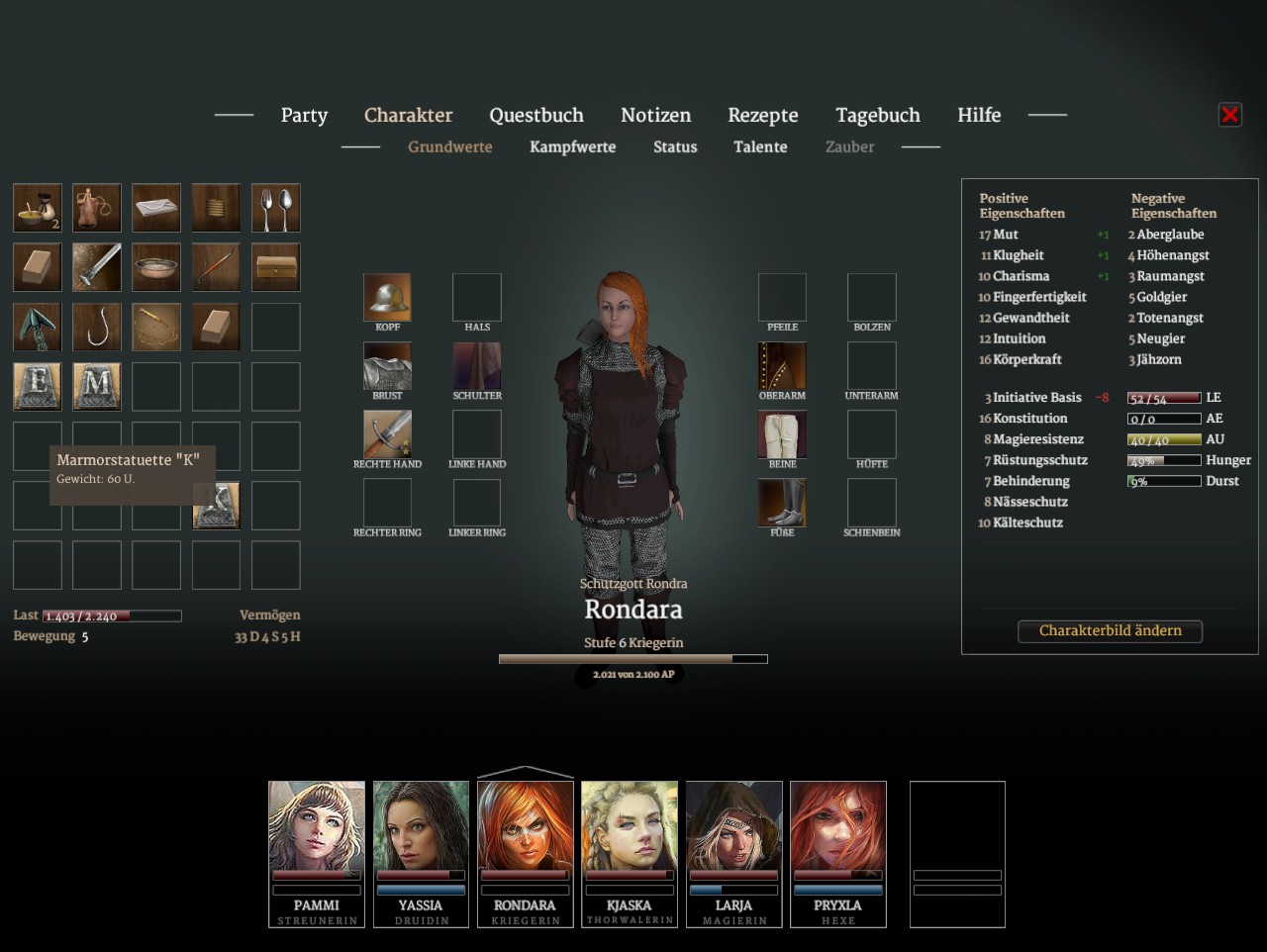Image resolution: width=1267 pixels, height=952 pixels.
Task: Open the Notizen tab
Action: coord(655,115)
